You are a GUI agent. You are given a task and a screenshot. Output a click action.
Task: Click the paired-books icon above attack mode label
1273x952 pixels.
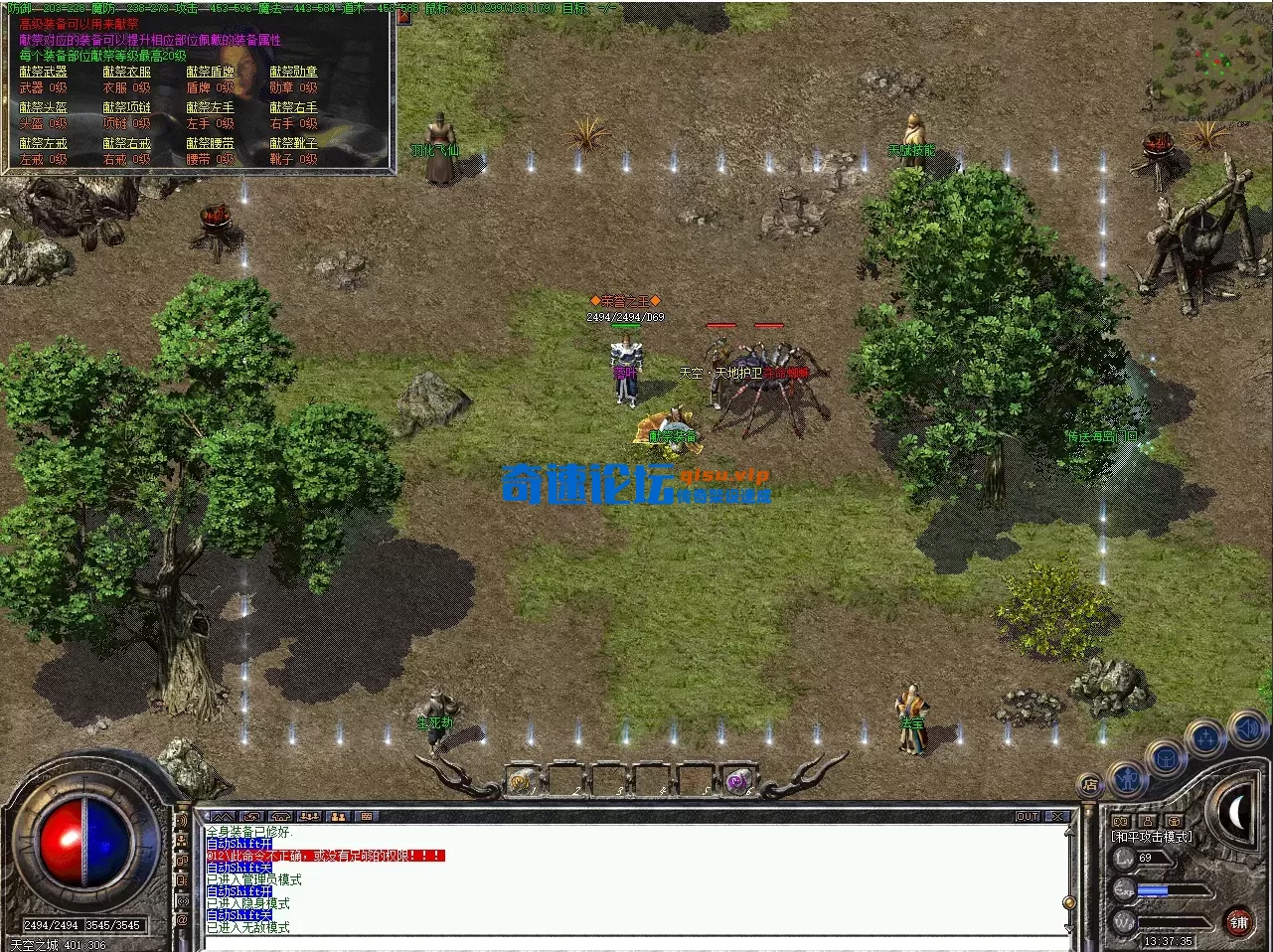coord(1120,821)
